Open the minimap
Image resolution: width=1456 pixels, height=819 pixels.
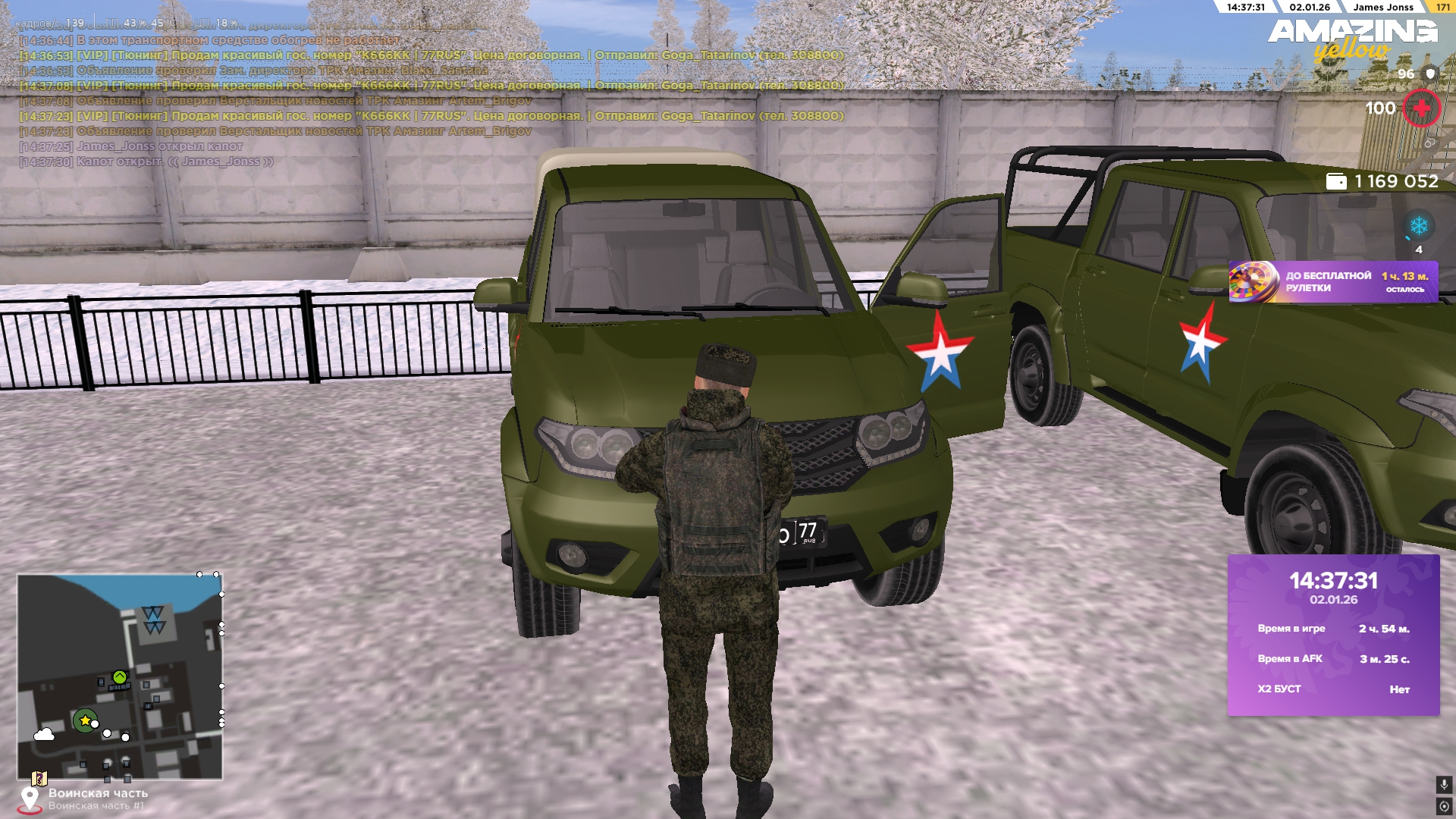point(120,676)
